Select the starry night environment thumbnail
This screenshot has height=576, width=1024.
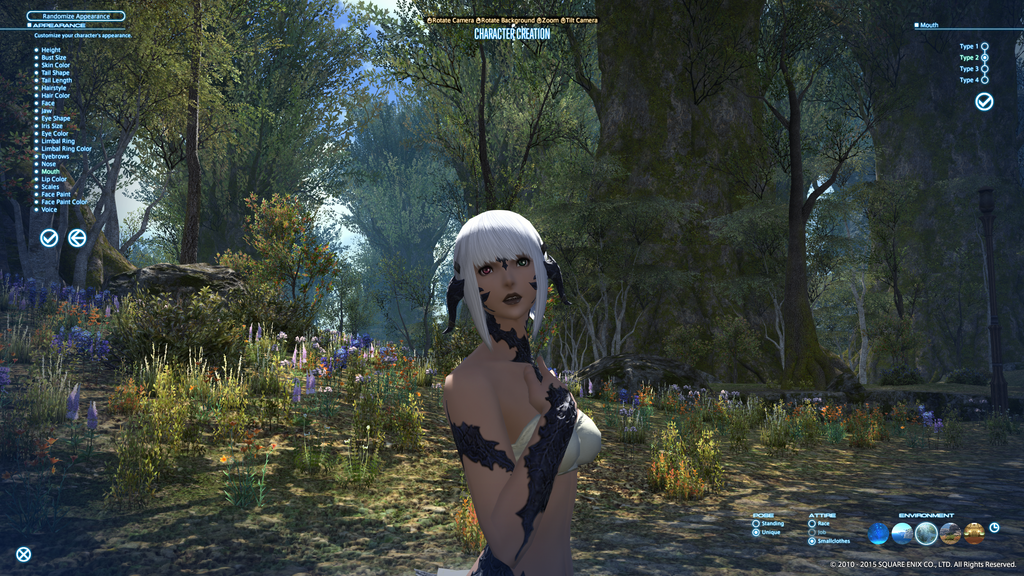(878, 534)
